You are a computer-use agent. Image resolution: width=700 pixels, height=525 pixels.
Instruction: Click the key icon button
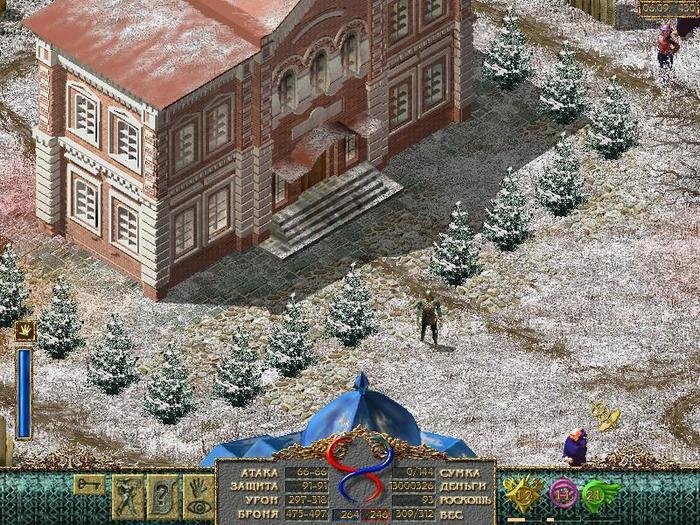89,485
